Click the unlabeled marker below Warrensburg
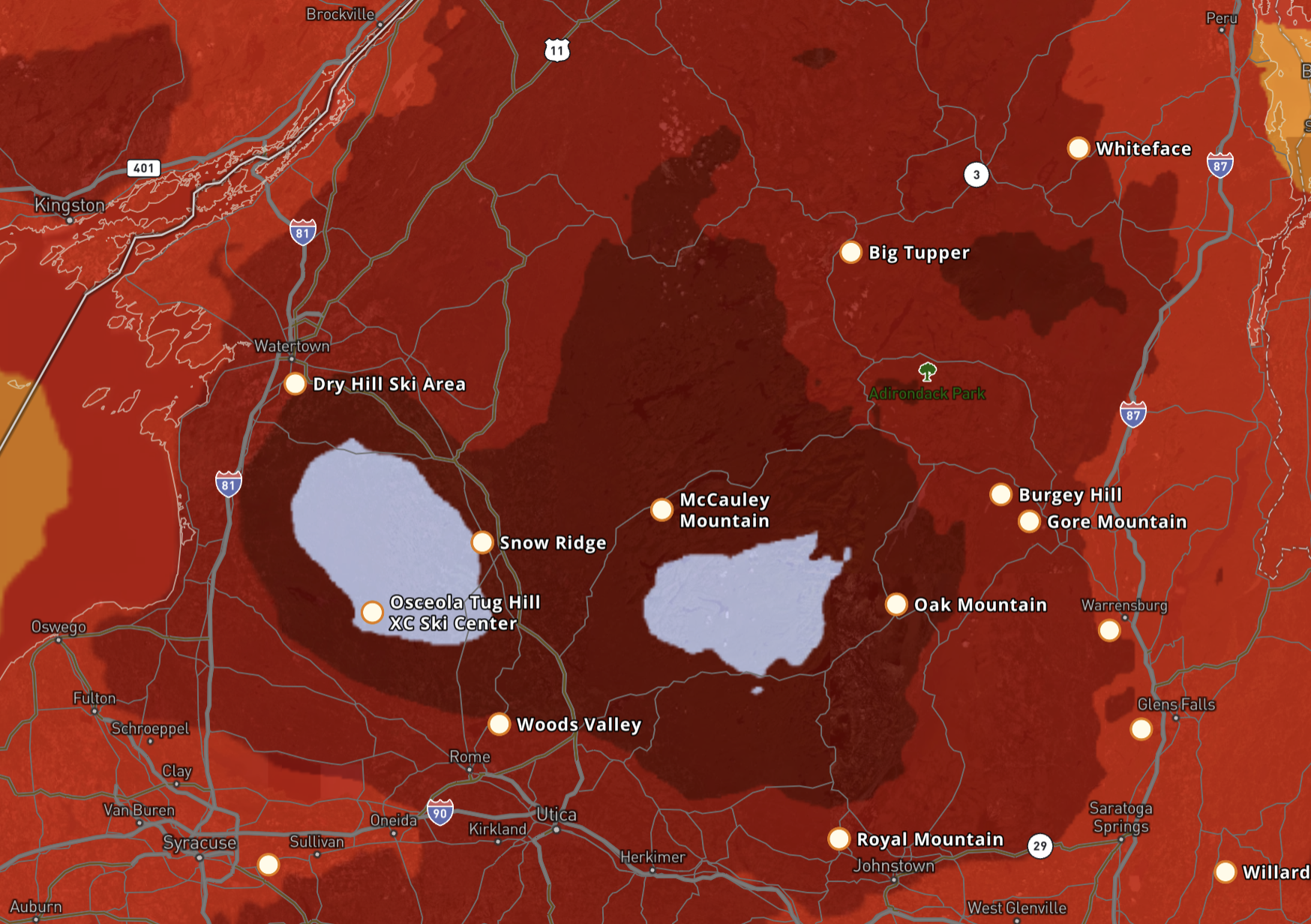The height and width of the screenshot is (924, 1311). (1109, 631)
